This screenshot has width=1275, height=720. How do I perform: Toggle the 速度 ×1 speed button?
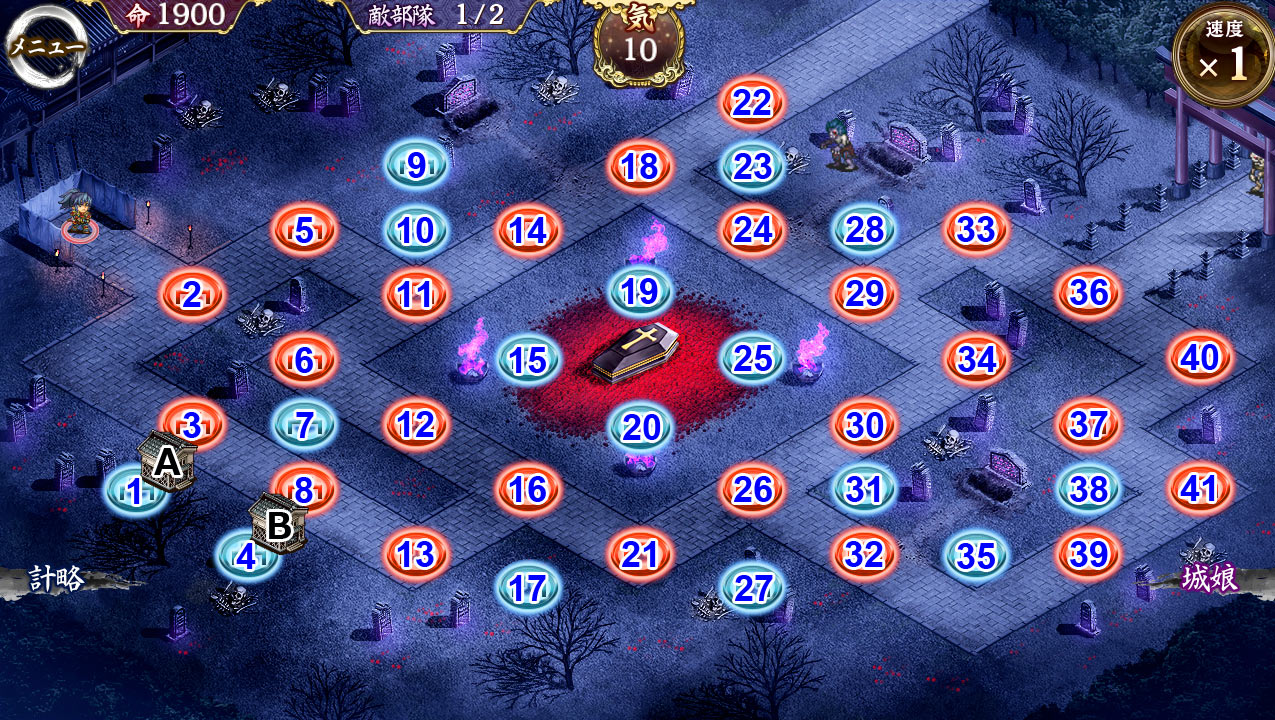[1223, 57]
